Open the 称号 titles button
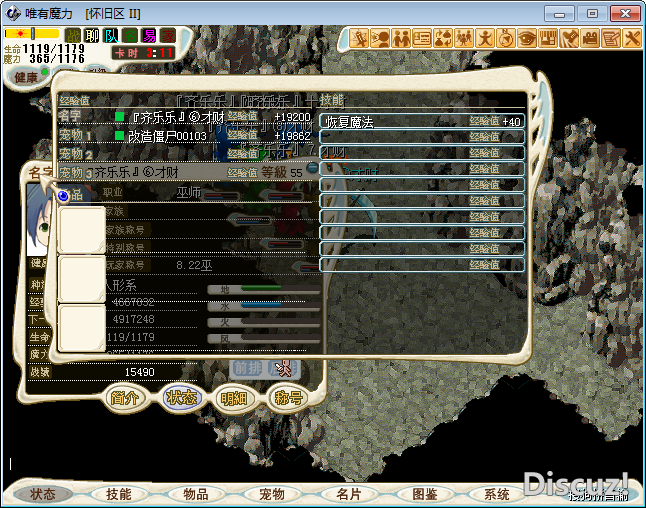646x508 pixels. click(x=288, y=397)
